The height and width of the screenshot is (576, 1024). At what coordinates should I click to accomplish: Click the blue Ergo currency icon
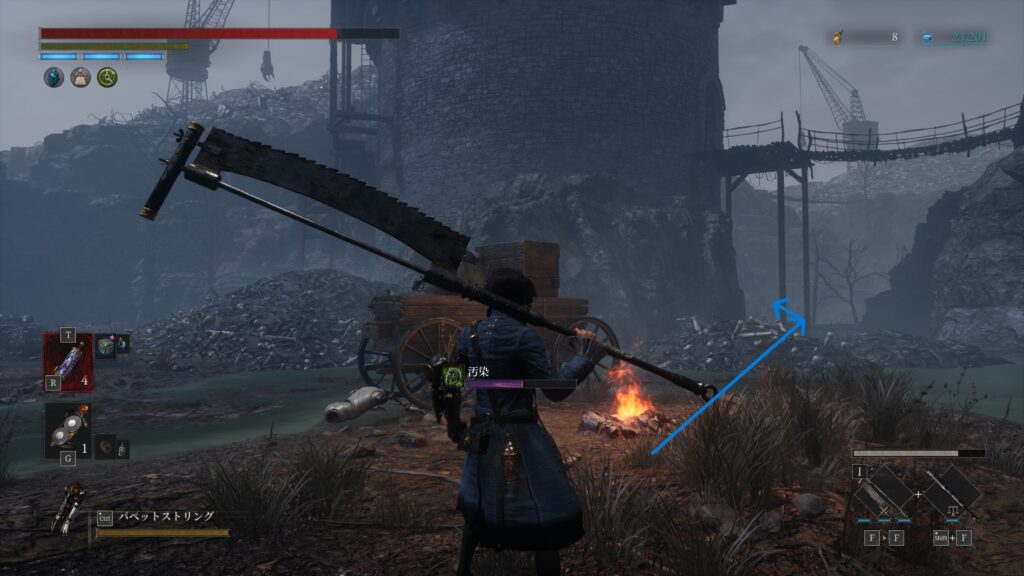click(930, 38)
